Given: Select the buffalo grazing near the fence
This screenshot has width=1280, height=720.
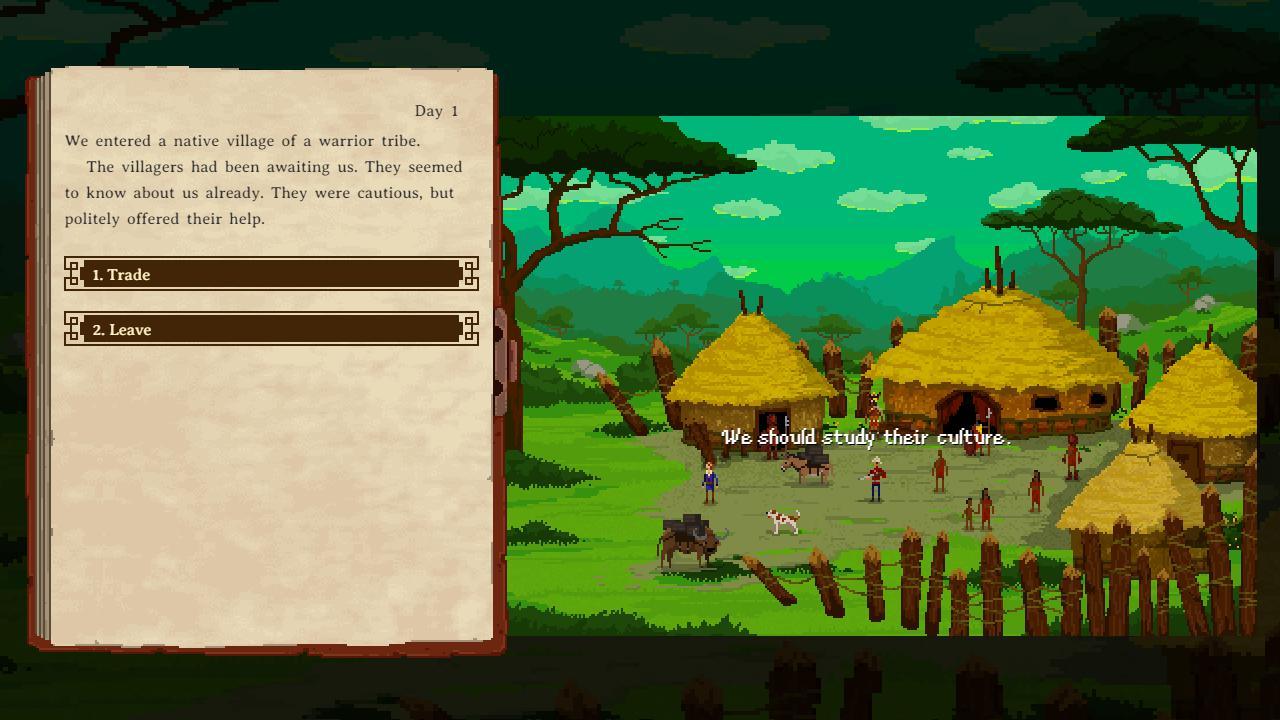Looking at the screenshot, I should [690, 540].
